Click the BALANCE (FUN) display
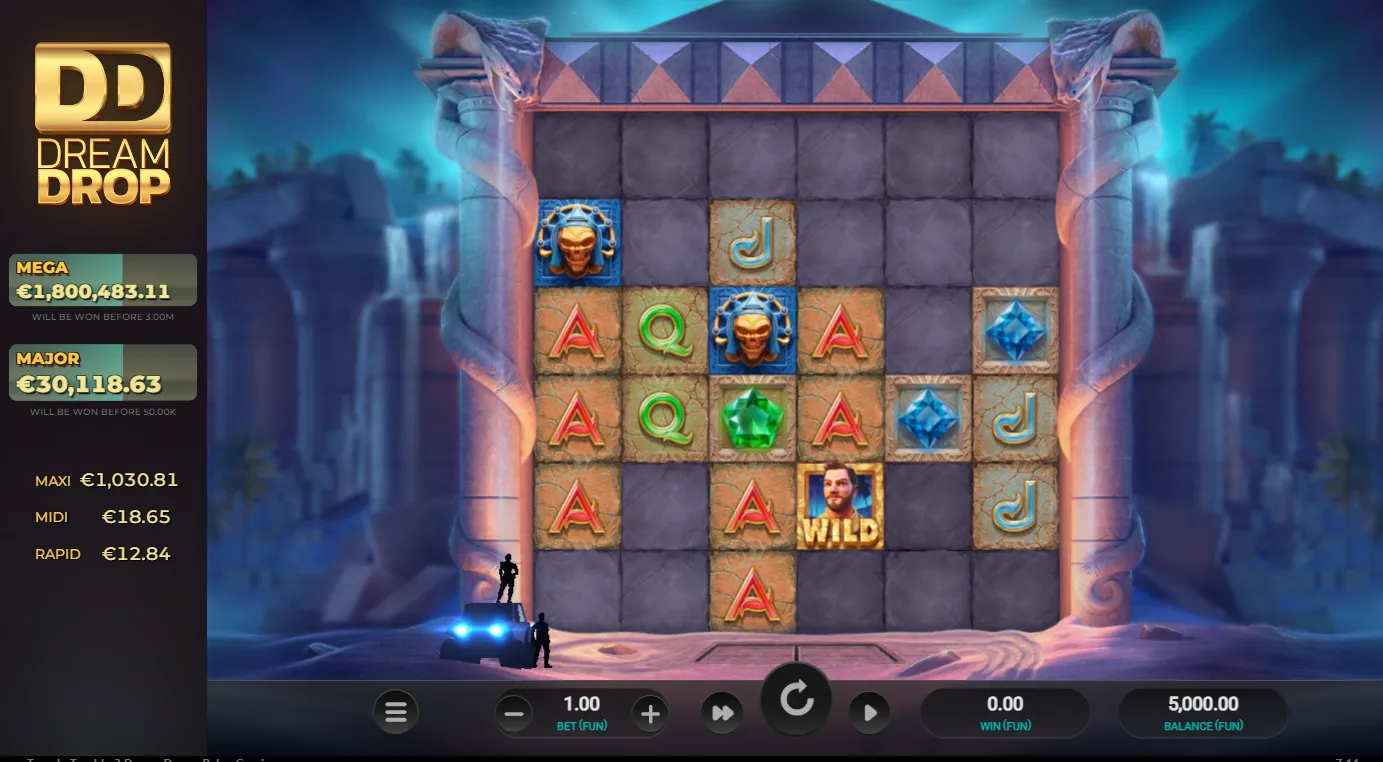The image size is (1383, 762). [1202, 712]
